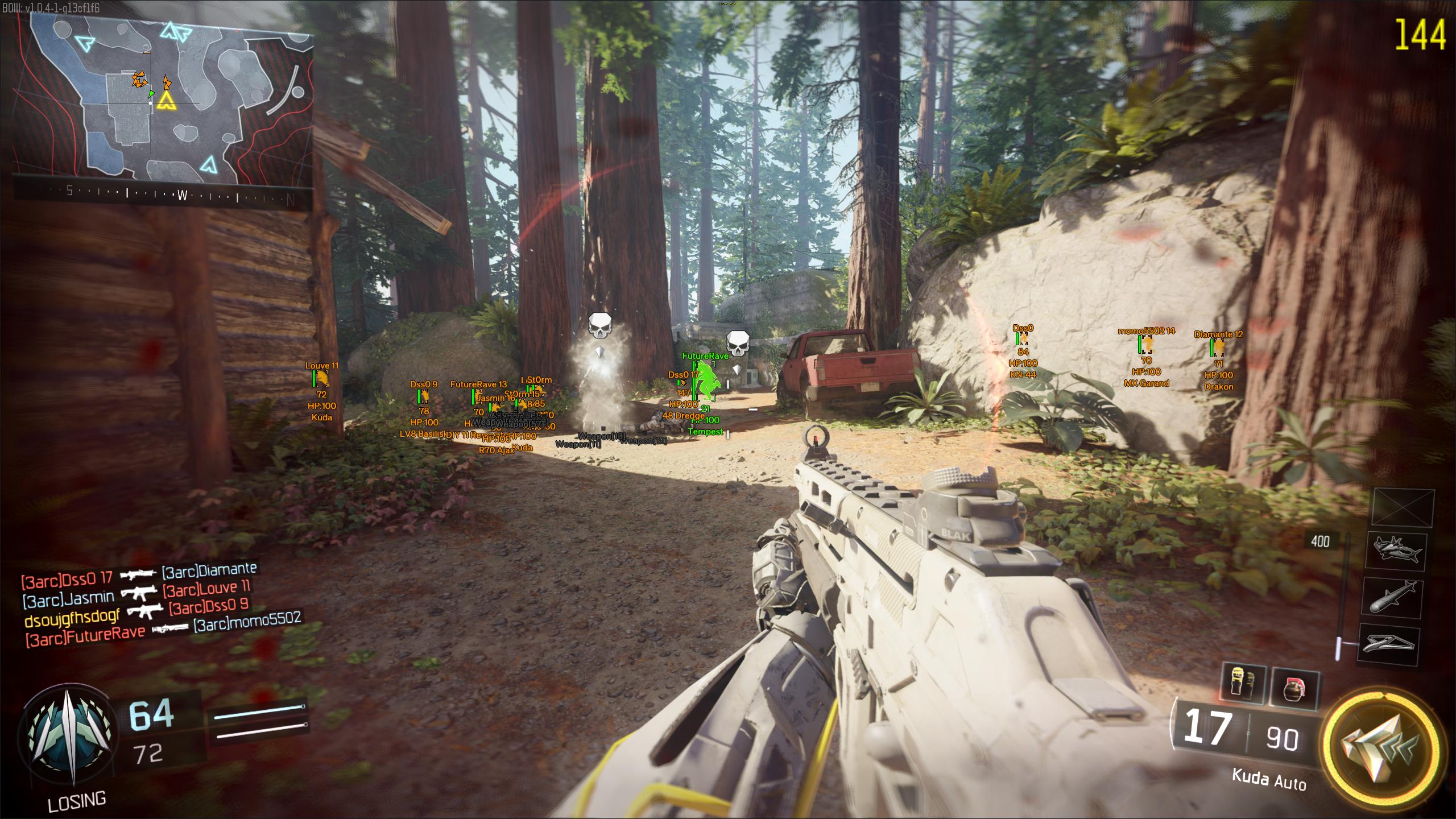1456x819 pixels.
Task: Select the yellow player arrow on minimap
Action: pos(165,102)
